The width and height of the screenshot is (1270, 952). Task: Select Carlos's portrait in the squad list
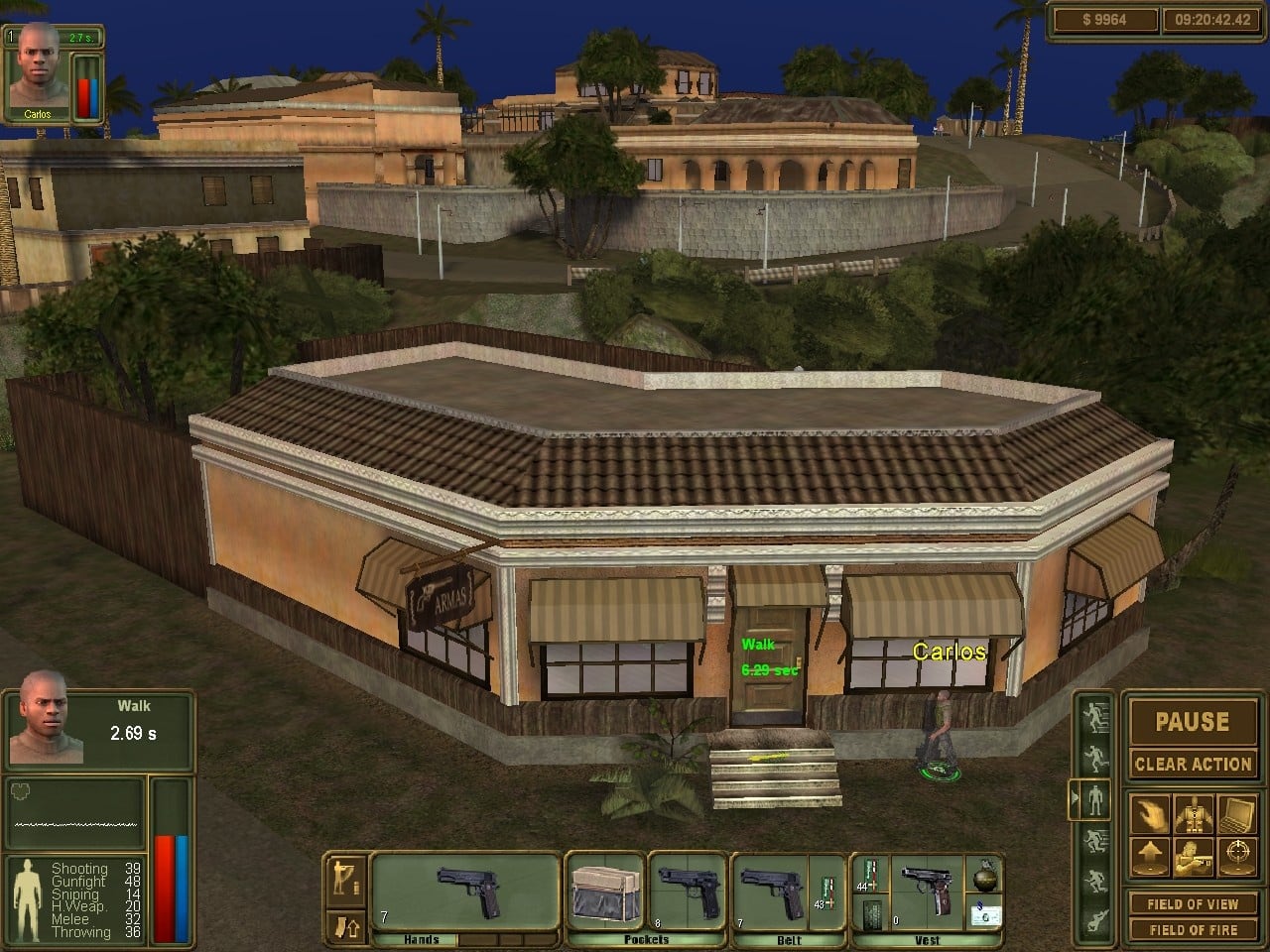coord(37,67)
